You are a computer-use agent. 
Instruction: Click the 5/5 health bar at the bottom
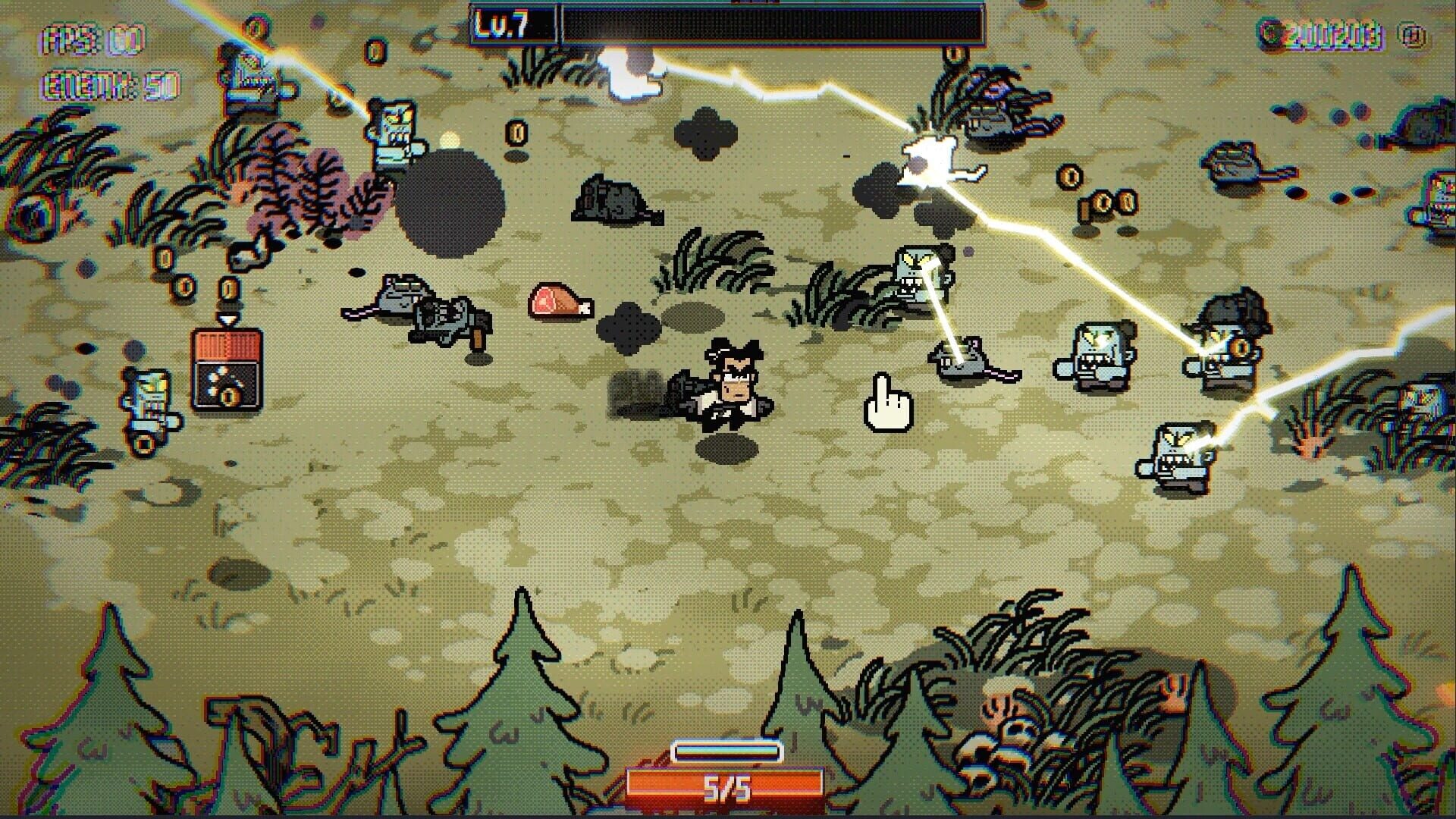point(728,789)
